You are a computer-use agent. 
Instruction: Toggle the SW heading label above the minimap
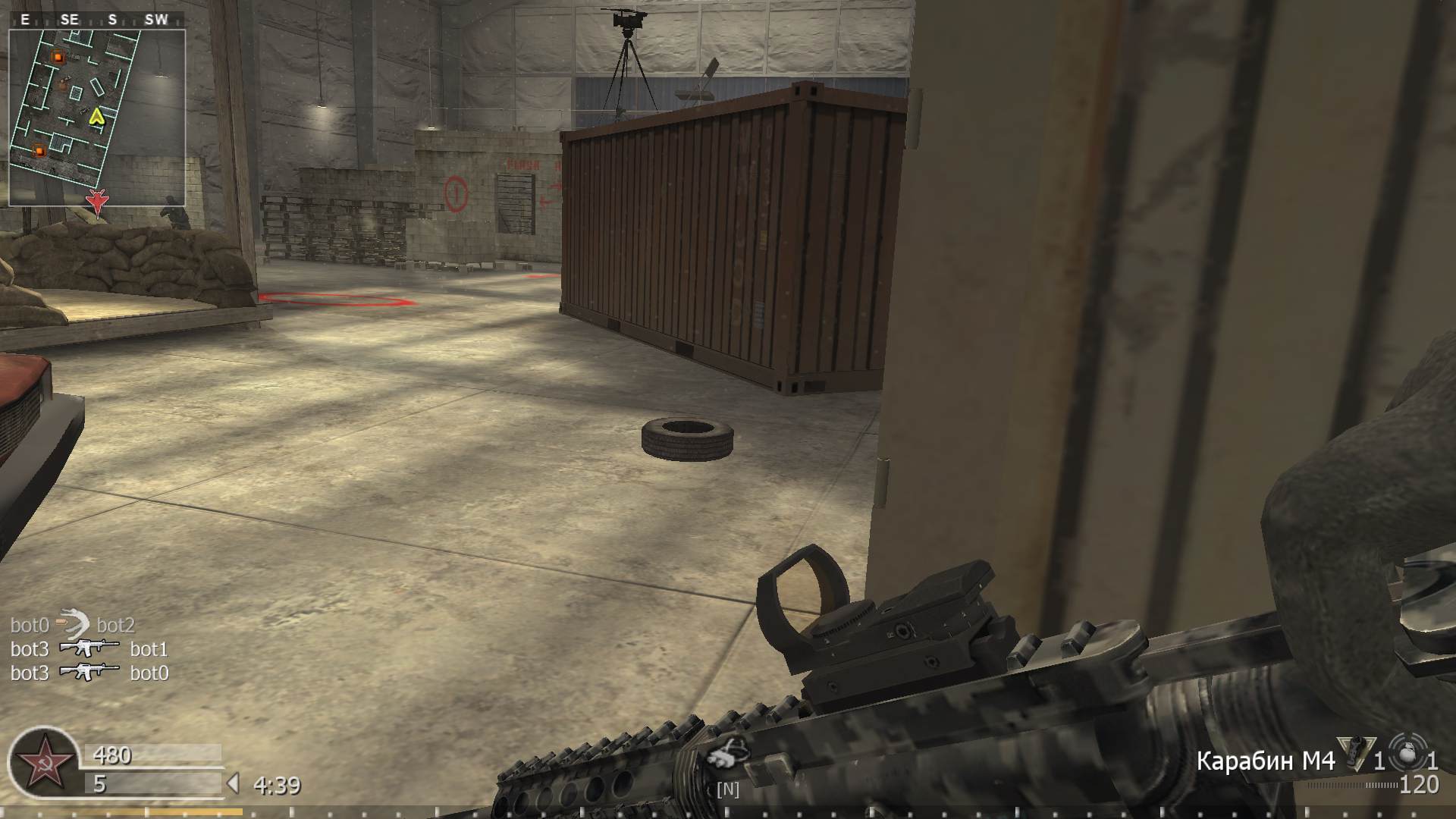pyautogui.click(x=156, y=20)
